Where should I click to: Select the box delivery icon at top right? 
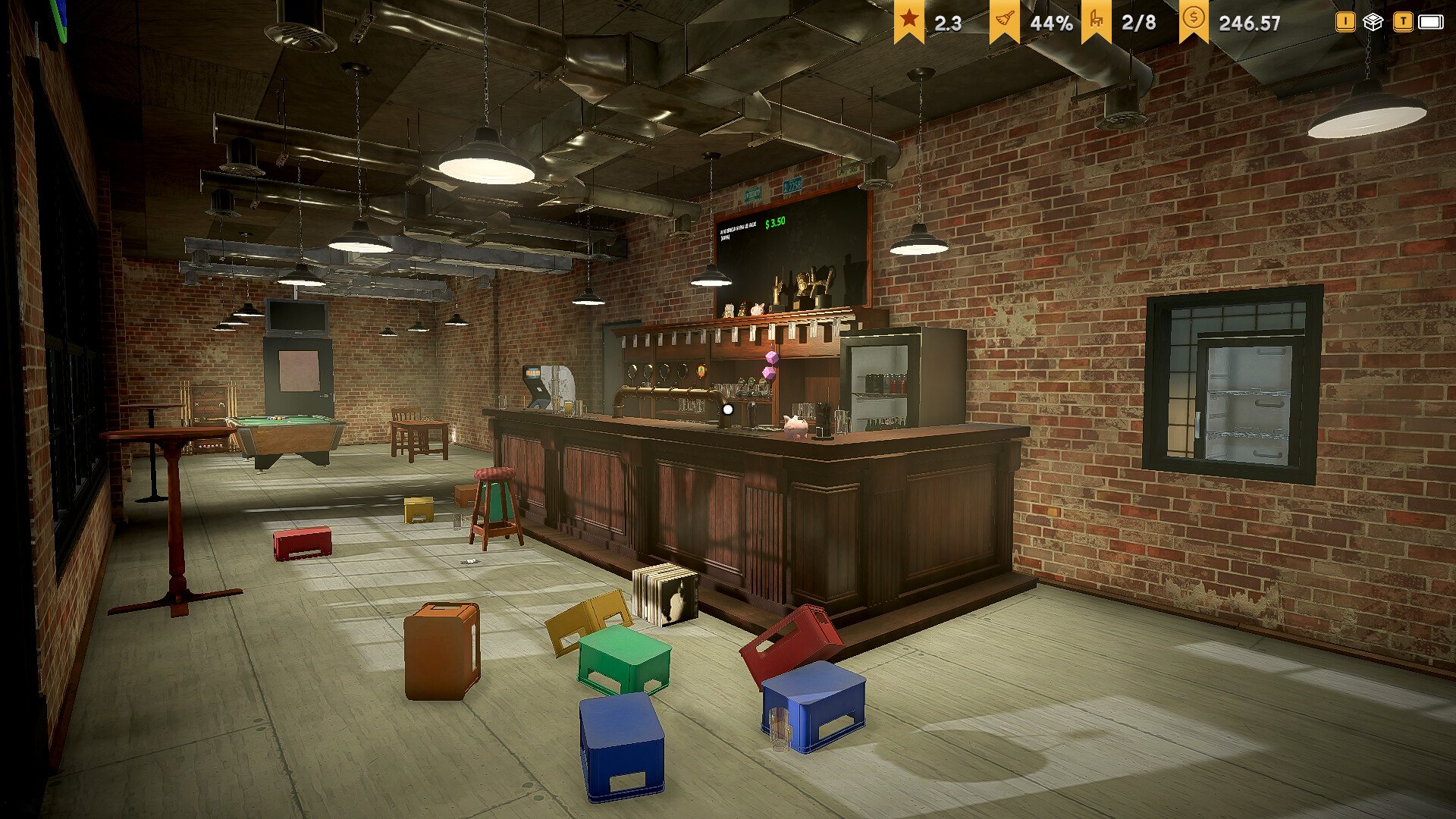[x=1374, y=23]
